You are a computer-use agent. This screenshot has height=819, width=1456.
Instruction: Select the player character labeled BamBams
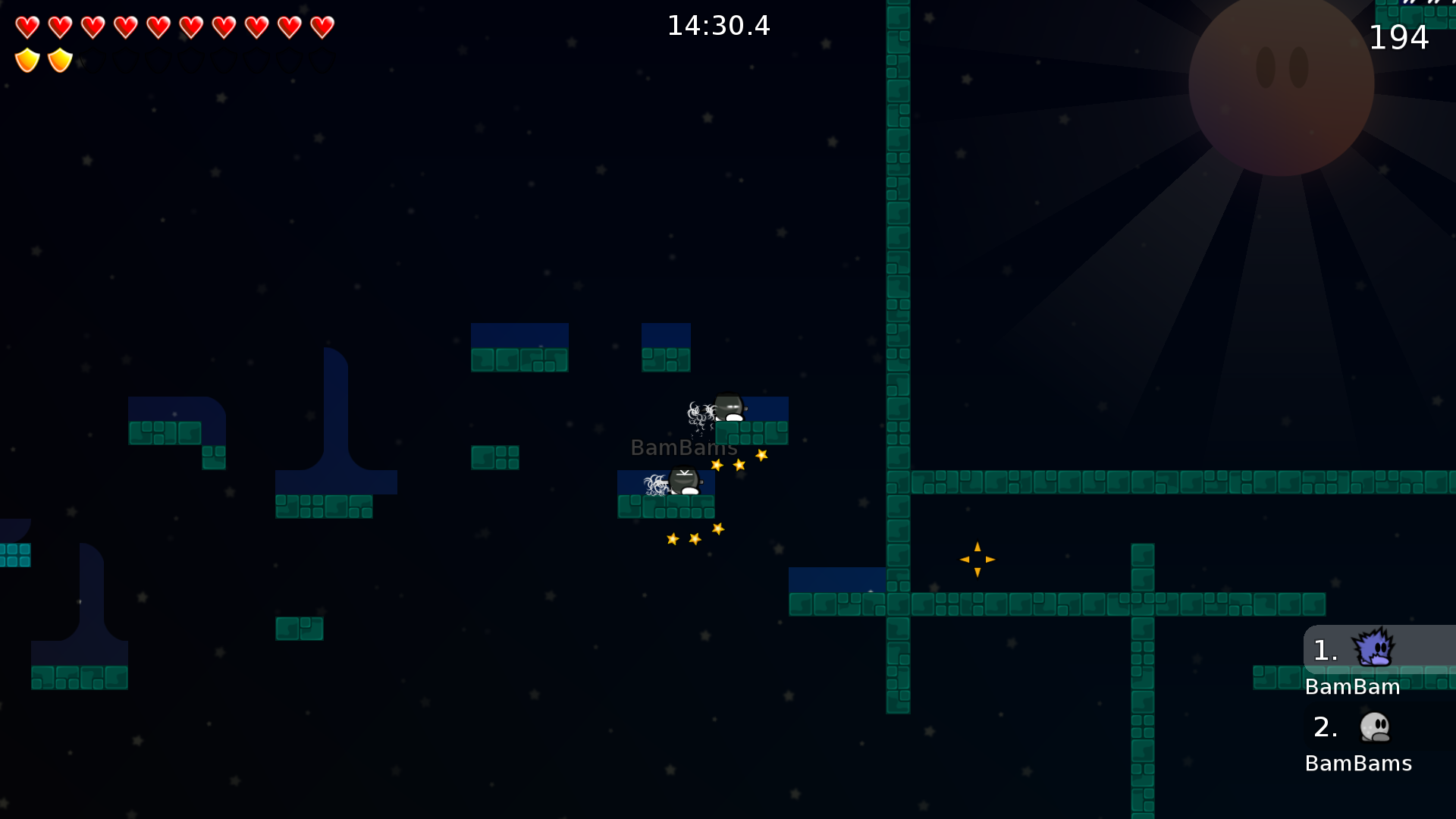pyautogui.click(x=683, y=481)
